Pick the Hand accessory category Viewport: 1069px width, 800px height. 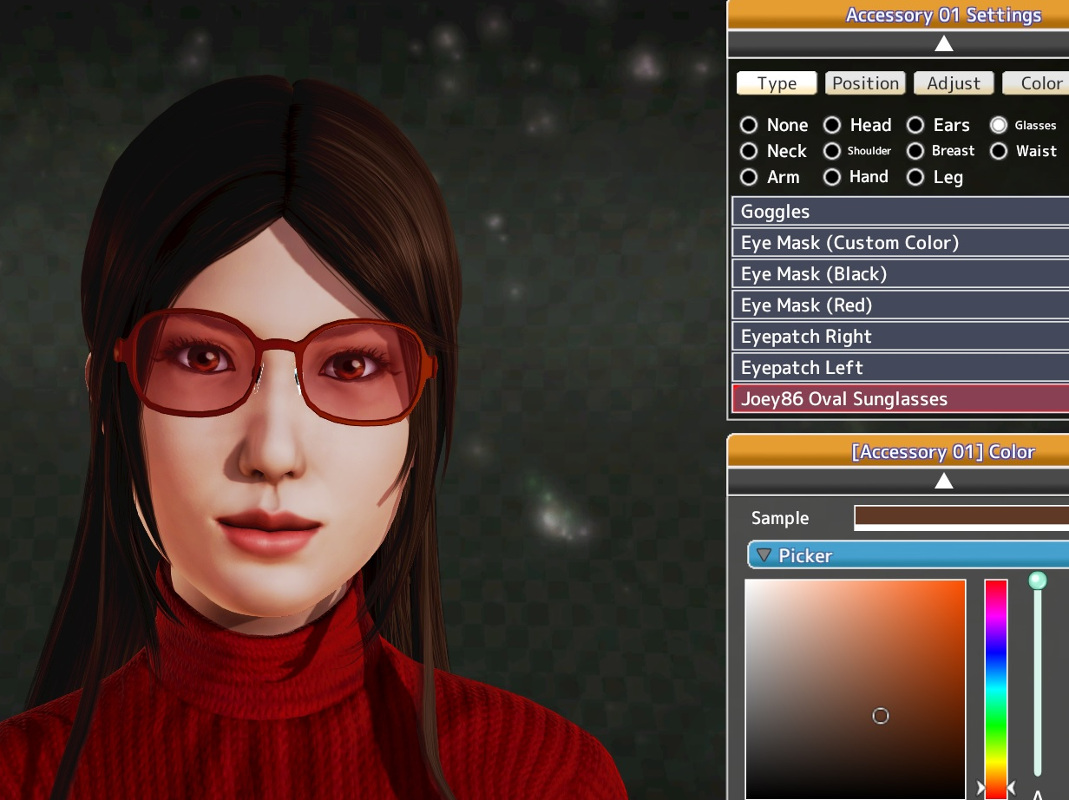click(x=832, y=177)
